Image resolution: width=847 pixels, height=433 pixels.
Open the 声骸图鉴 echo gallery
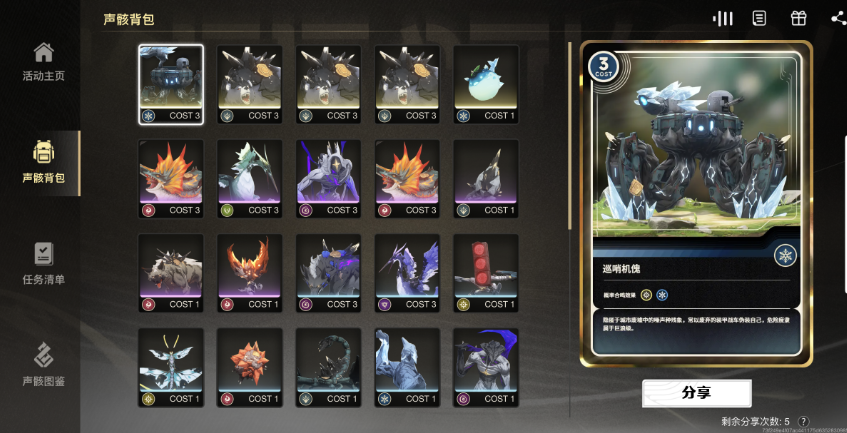[x=43, y=365]
